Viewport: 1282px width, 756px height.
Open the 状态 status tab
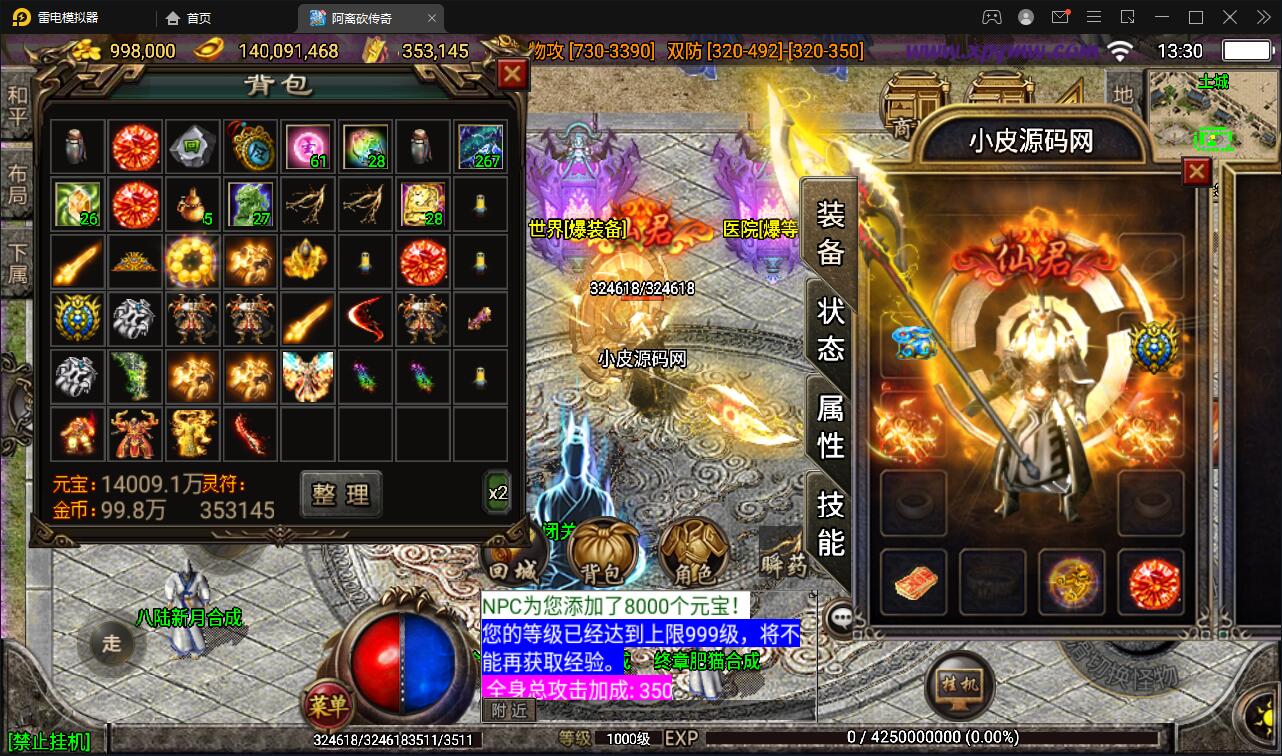click(831, 328)
